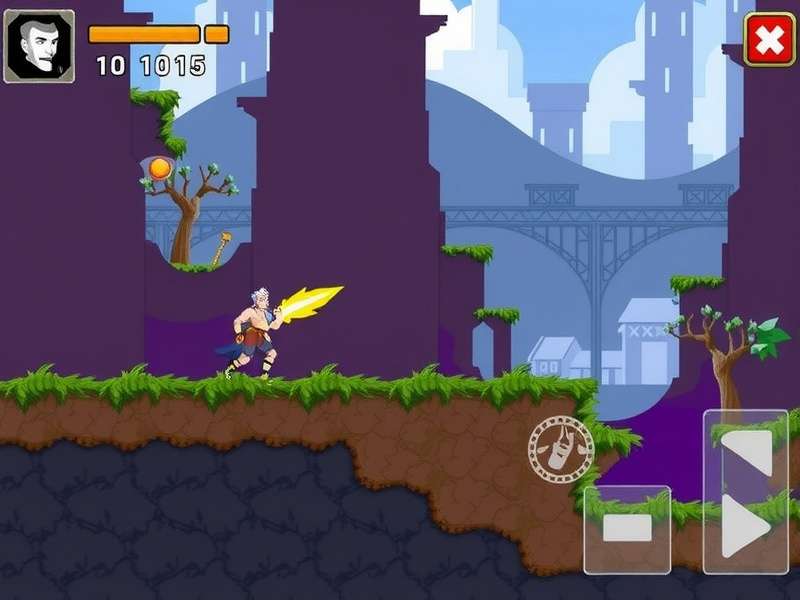Tap the round winged emblem button
800x600 pixels.
pos(561,449)
